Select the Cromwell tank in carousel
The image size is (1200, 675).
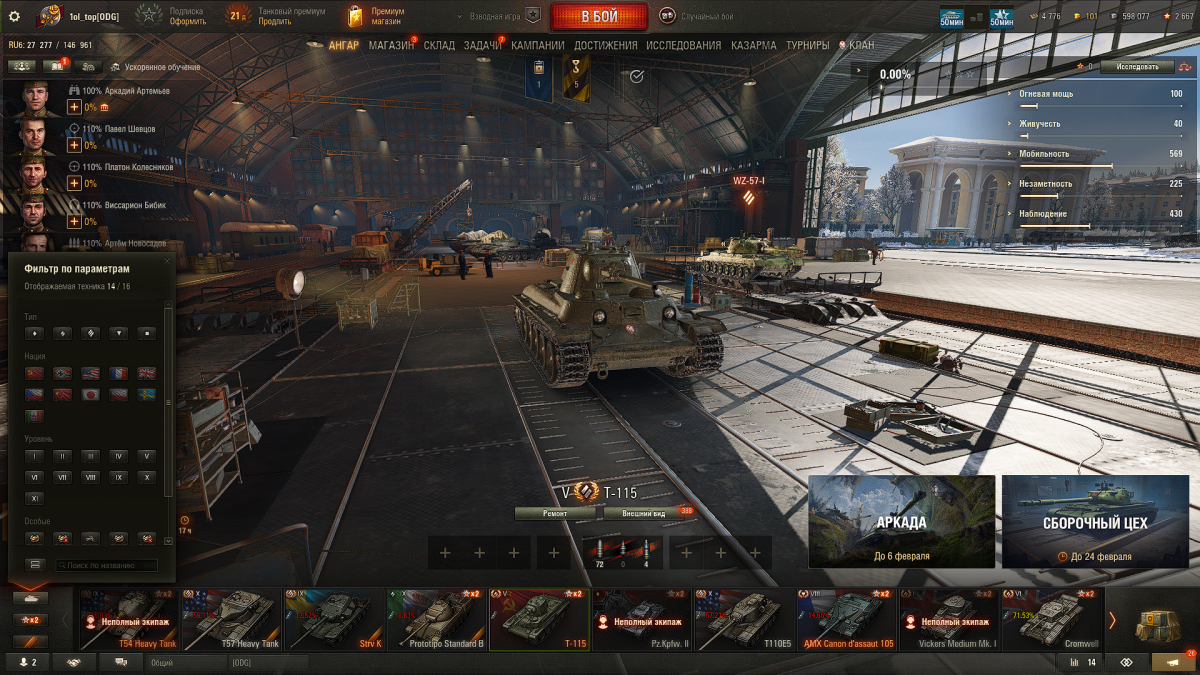click(x=1052, y=620)
